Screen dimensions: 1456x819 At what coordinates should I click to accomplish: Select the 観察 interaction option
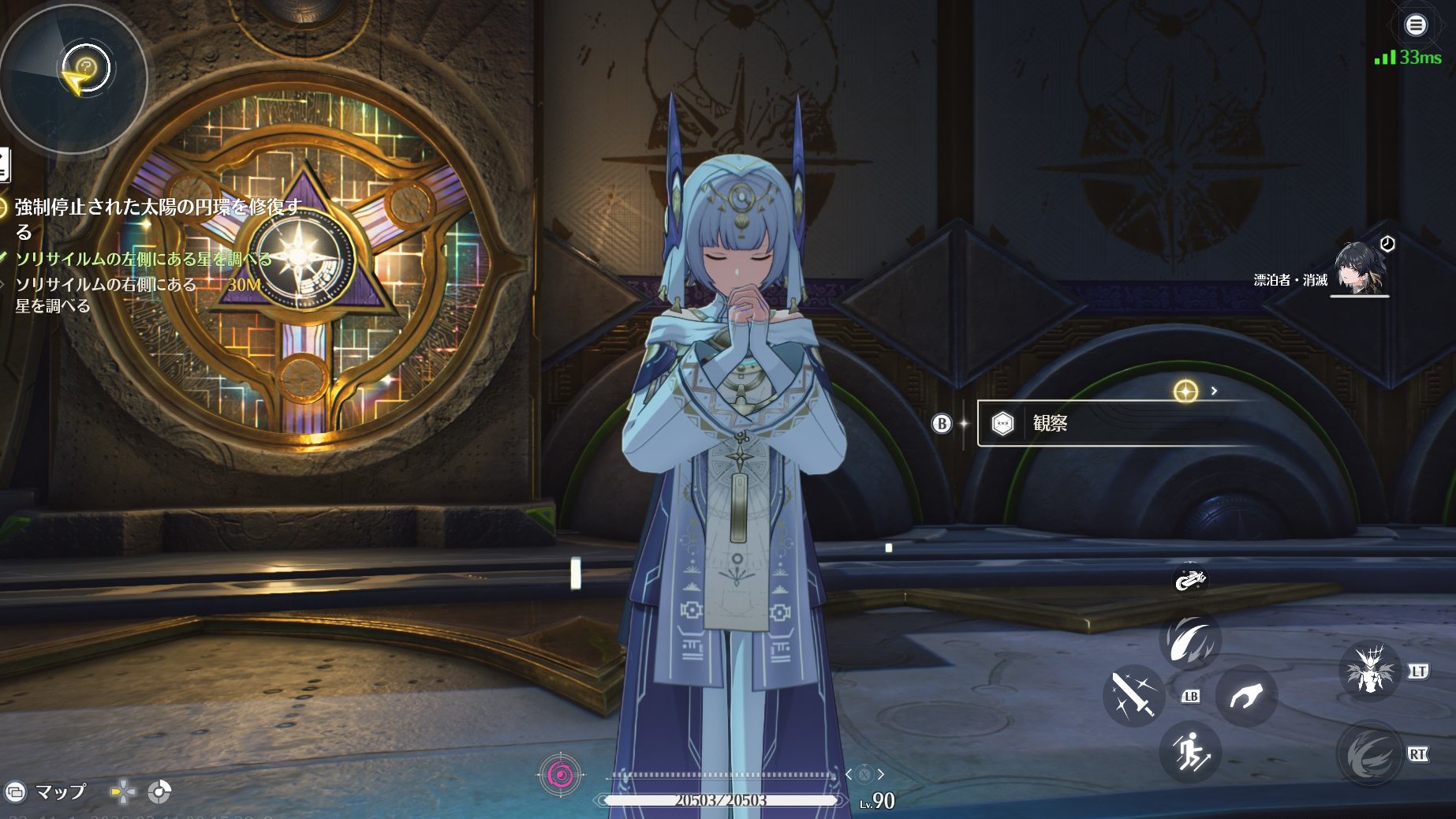(1120, 424)
